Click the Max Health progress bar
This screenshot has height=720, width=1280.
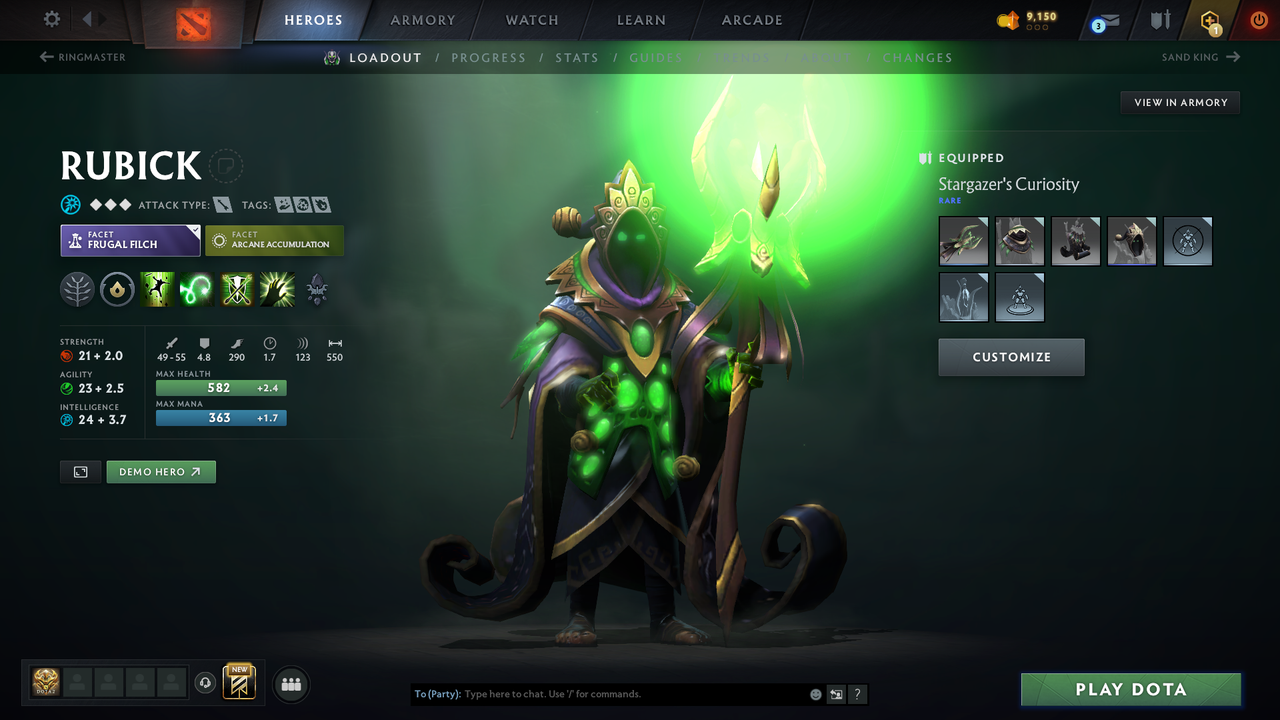[x=220, y=387]
